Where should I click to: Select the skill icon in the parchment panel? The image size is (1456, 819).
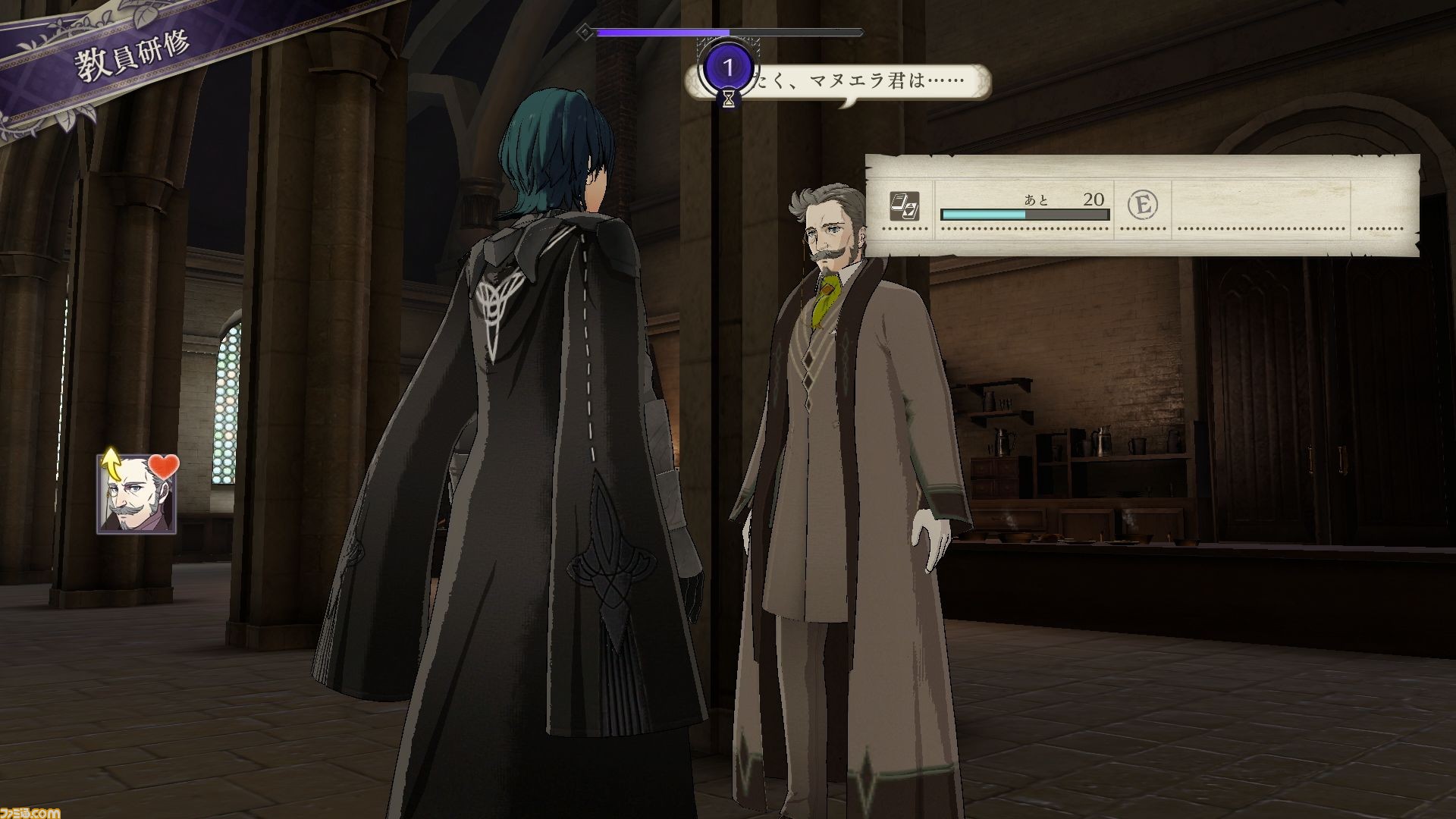tap(904, 206)
